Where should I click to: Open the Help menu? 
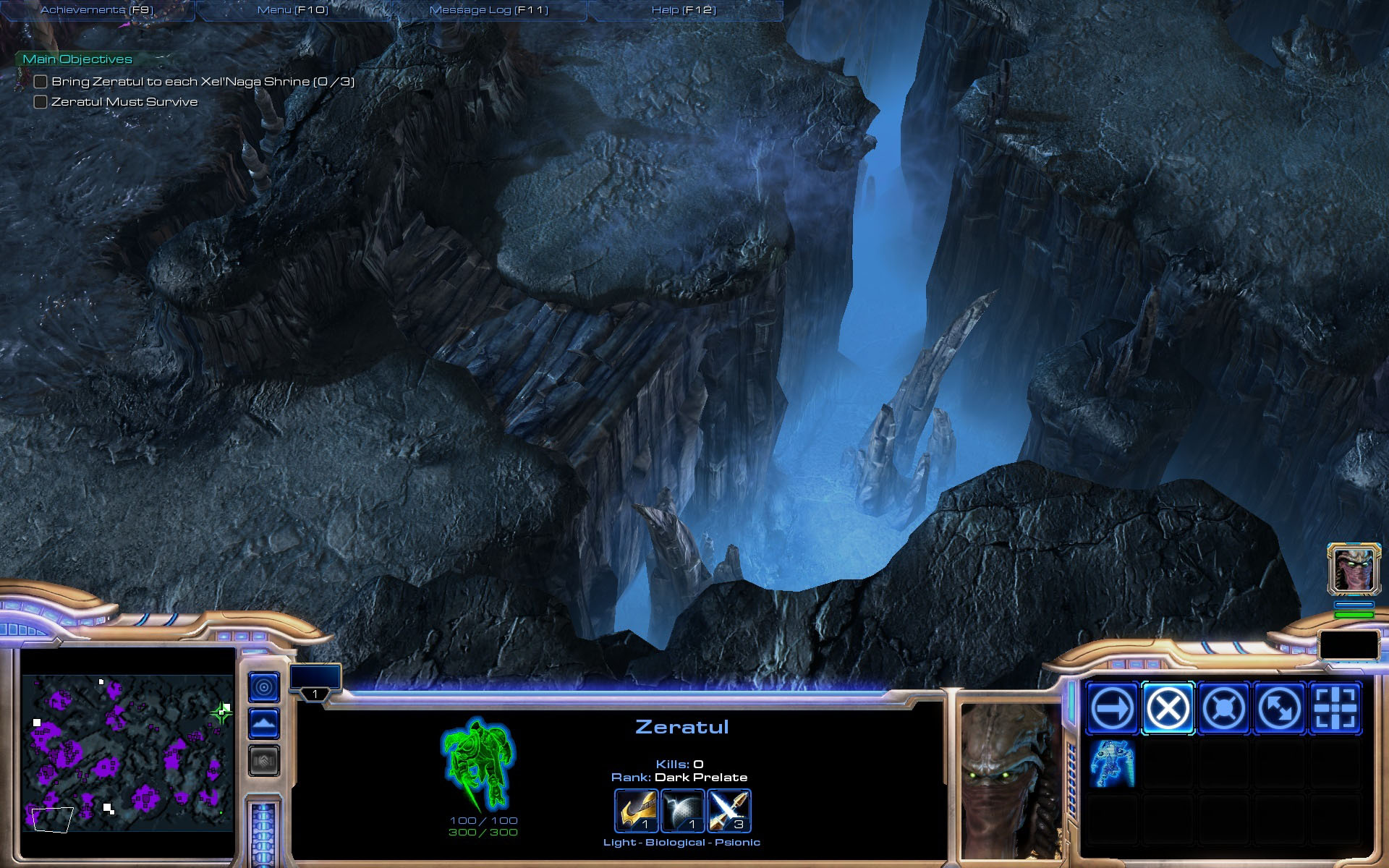[x=684, y=10]
